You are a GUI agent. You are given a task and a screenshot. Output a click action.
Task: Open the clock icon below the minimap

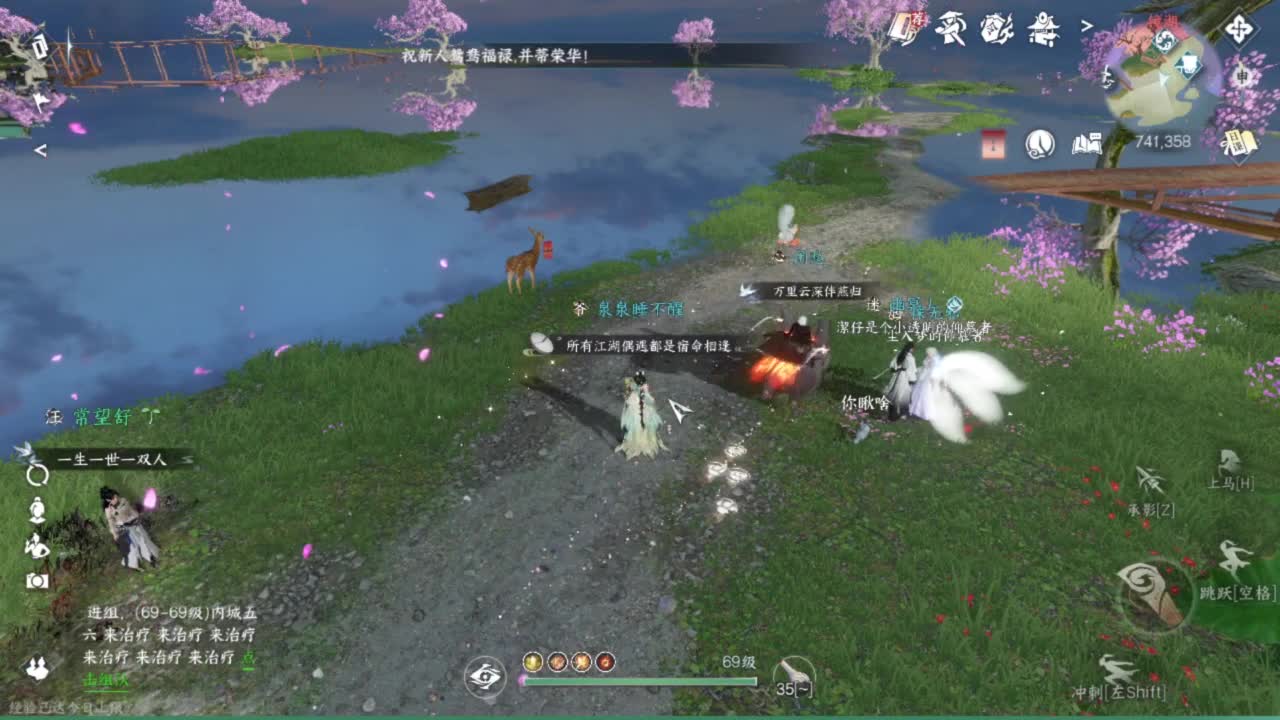[1039, 144]
